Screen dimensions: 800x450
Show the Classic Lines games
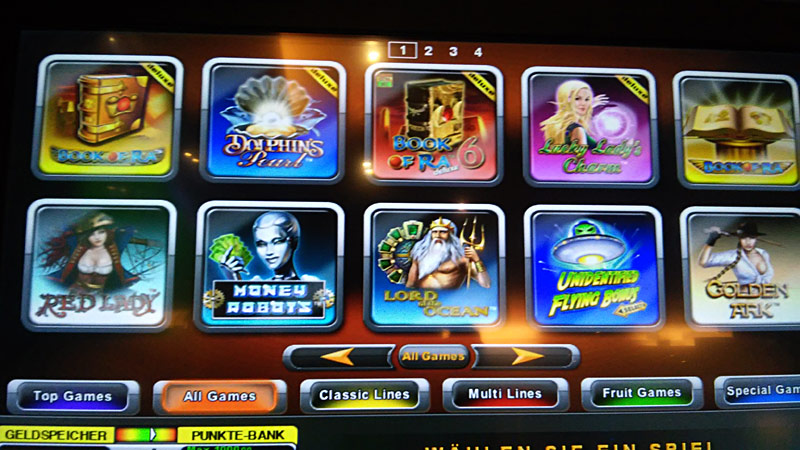pos(365,395)
